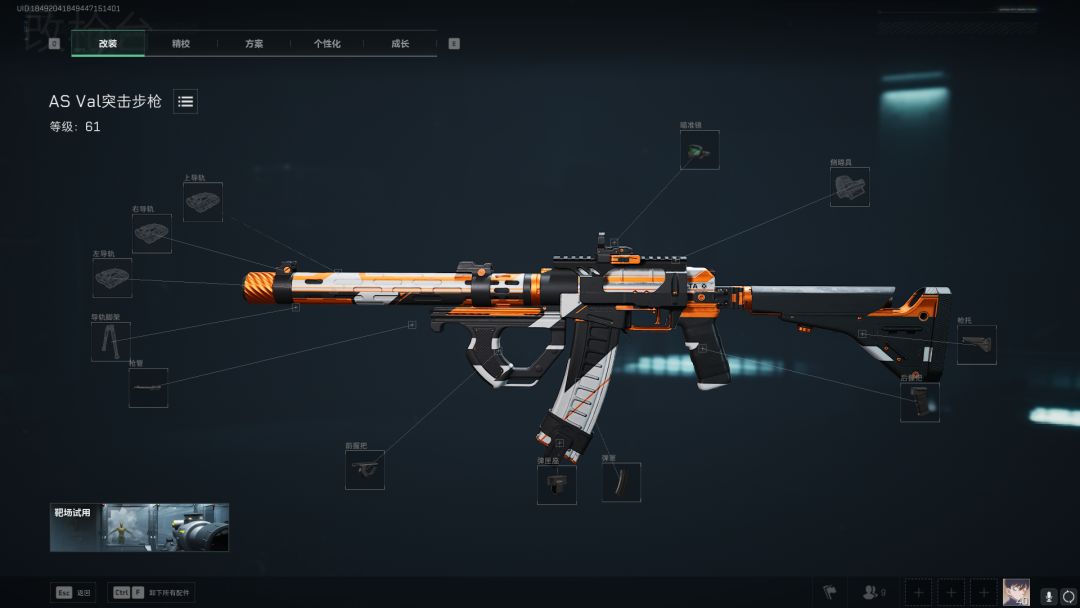Click the 左导轨 attachment slot

click(x=113, y=278)
